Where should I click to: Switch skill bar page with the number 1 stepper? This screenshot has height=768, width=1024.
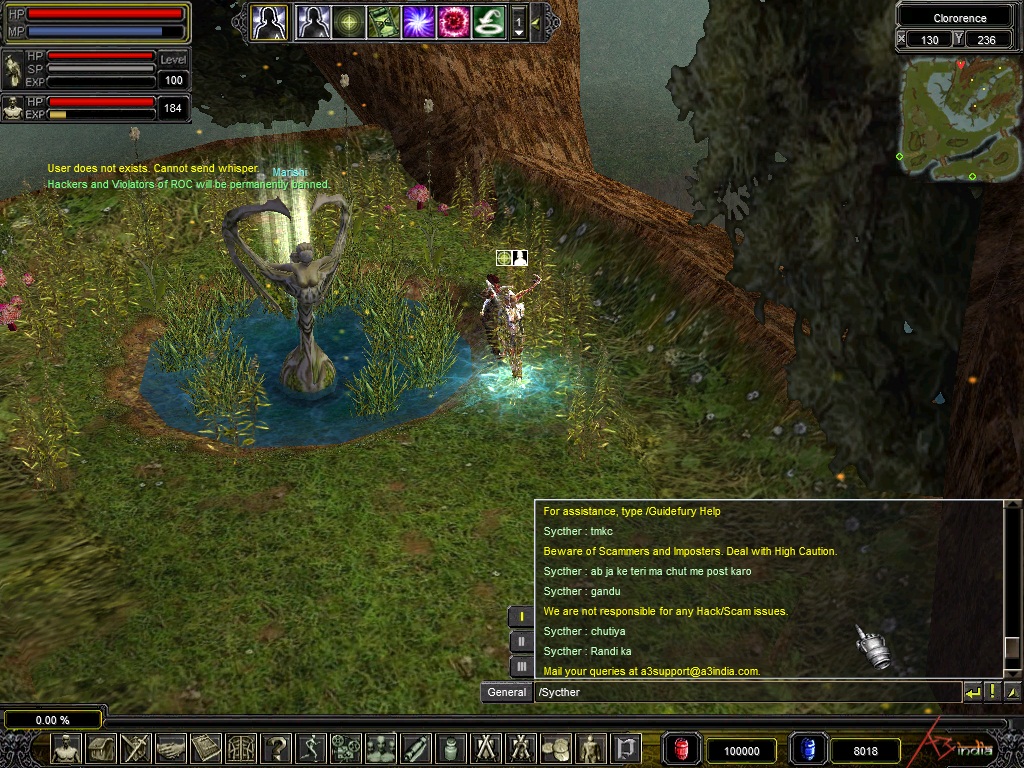click(x=519, y=22)
